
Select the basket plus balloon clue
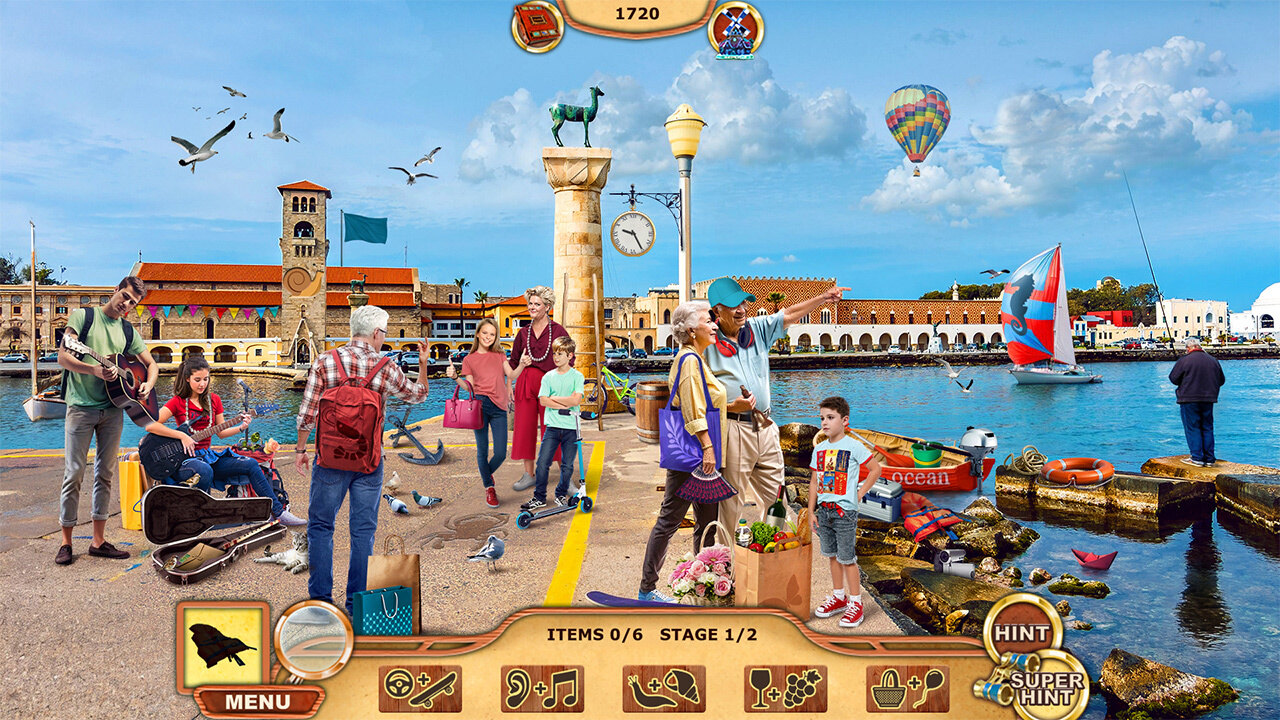[907, 689]
